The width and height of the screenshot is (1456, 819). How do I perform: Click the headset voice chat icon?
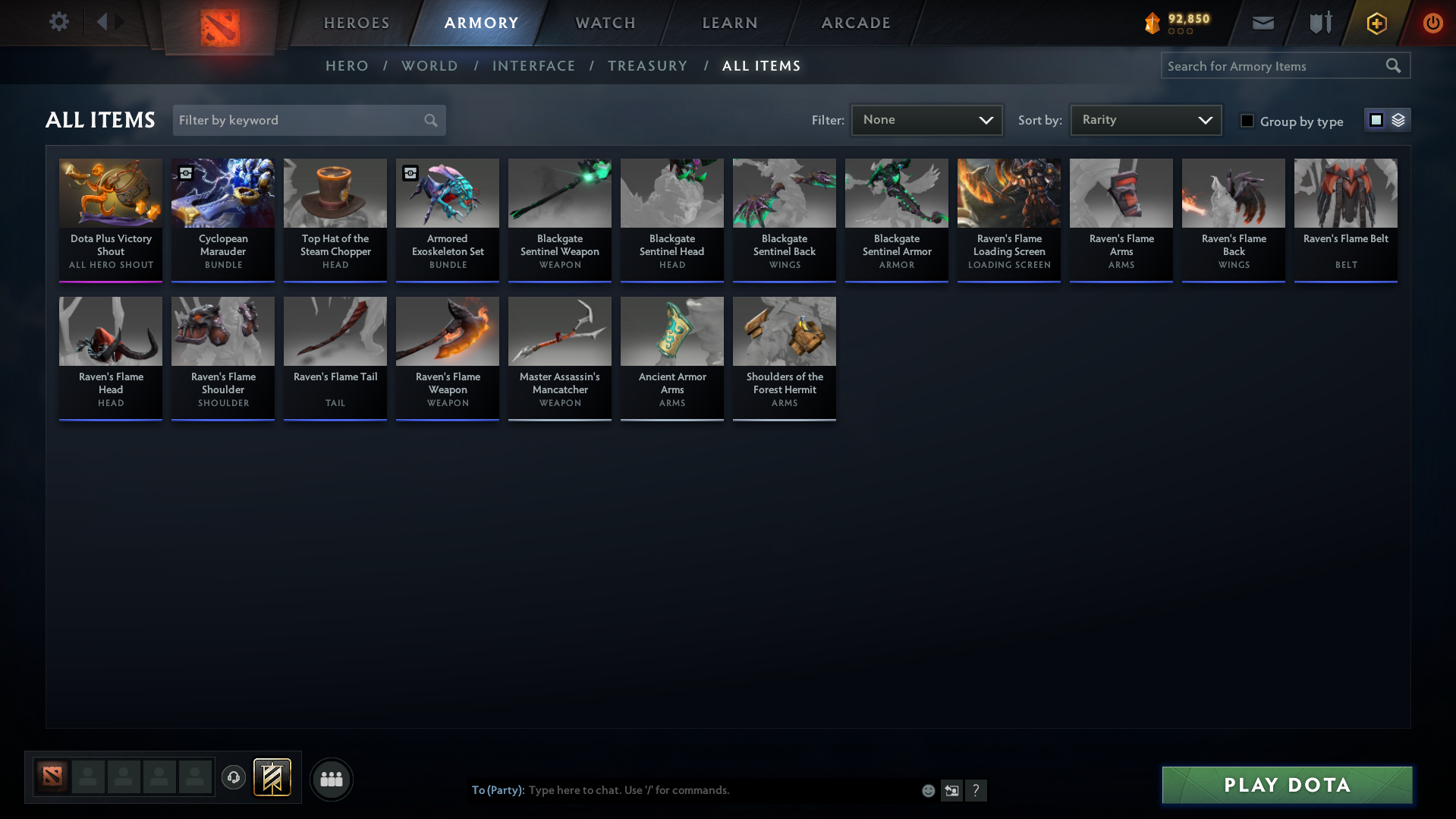click(234, 779)
